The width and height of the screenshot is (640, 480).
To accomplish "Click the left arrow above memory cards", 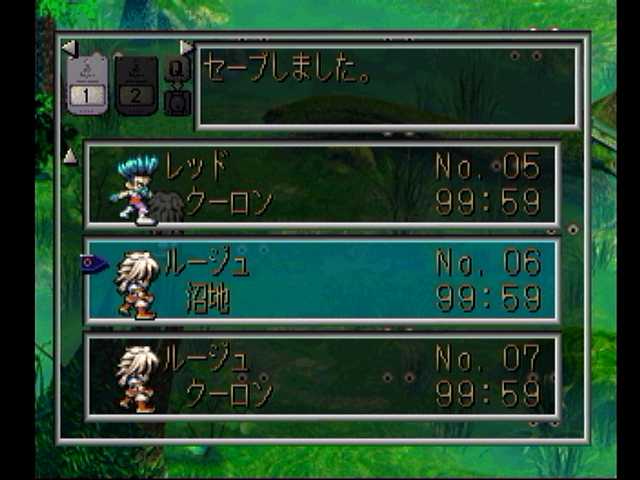I will (68, 47).
